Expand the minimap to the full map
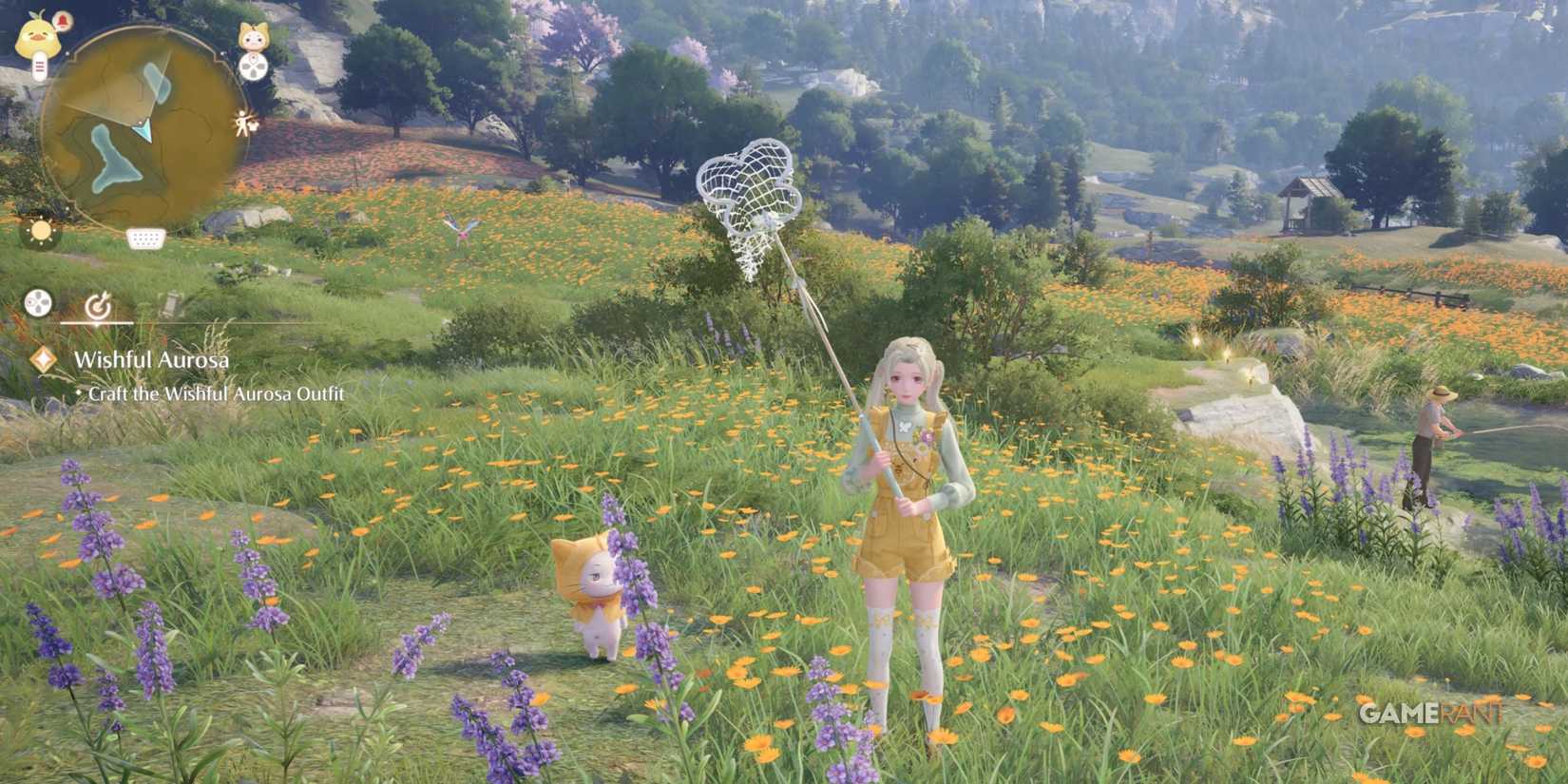 143,122
